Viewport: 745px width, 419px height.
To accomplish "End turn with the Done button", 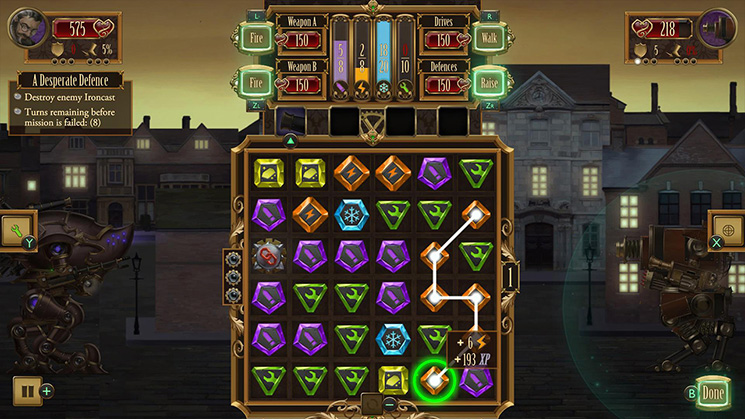I will (x=712, y=391).
